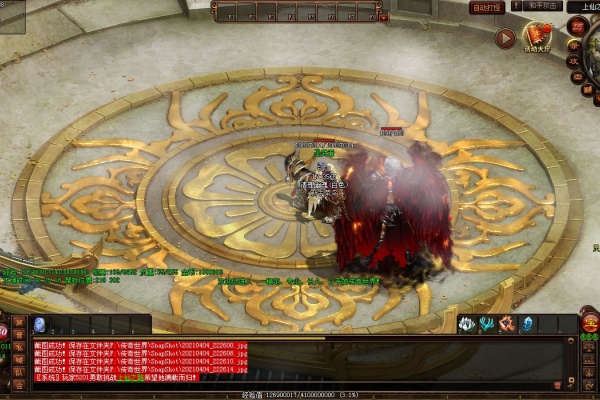Open the mail envelope icon
Screen dimensions: 600x400
point(578,76)
